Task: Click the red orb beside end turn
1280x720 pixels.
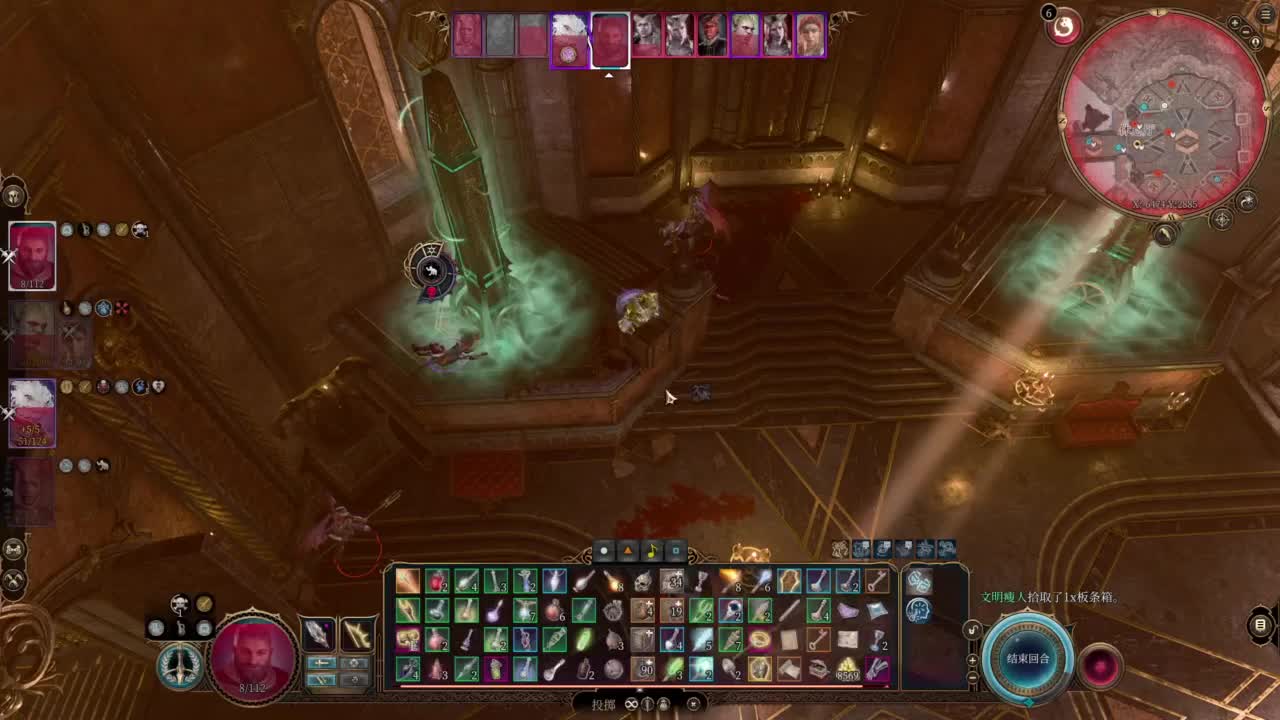Action: click(x=1100, y=665)
